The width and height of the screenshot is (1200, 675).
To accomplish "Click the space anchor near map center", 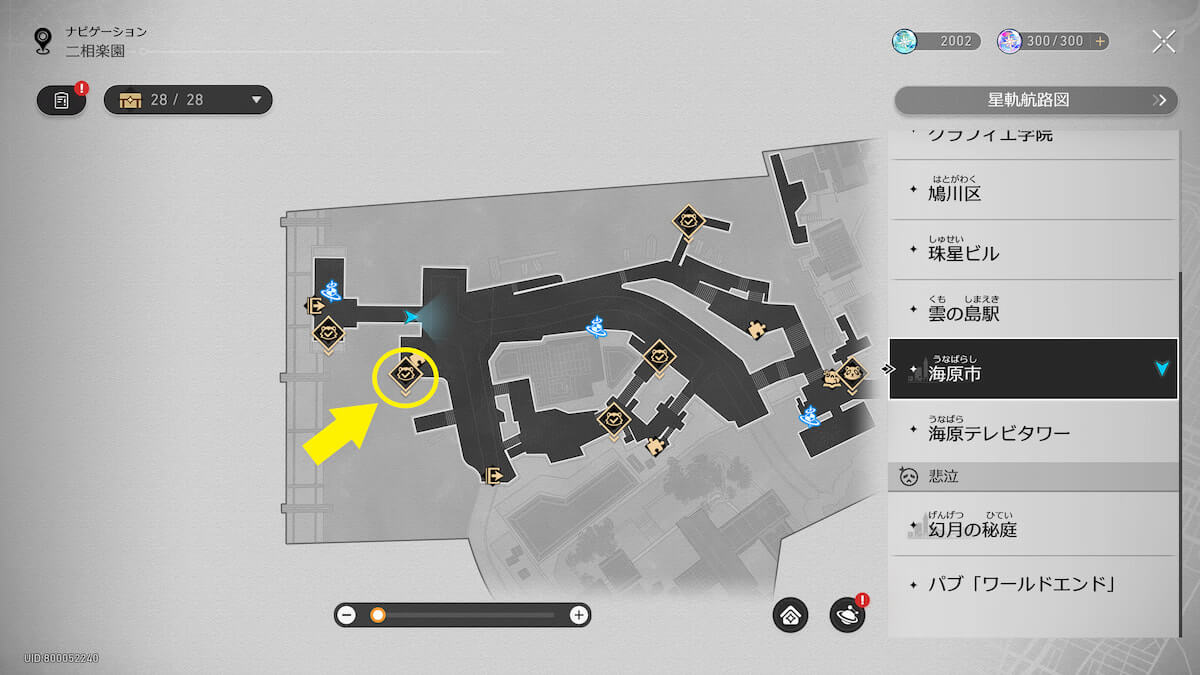I will point(597,325).
